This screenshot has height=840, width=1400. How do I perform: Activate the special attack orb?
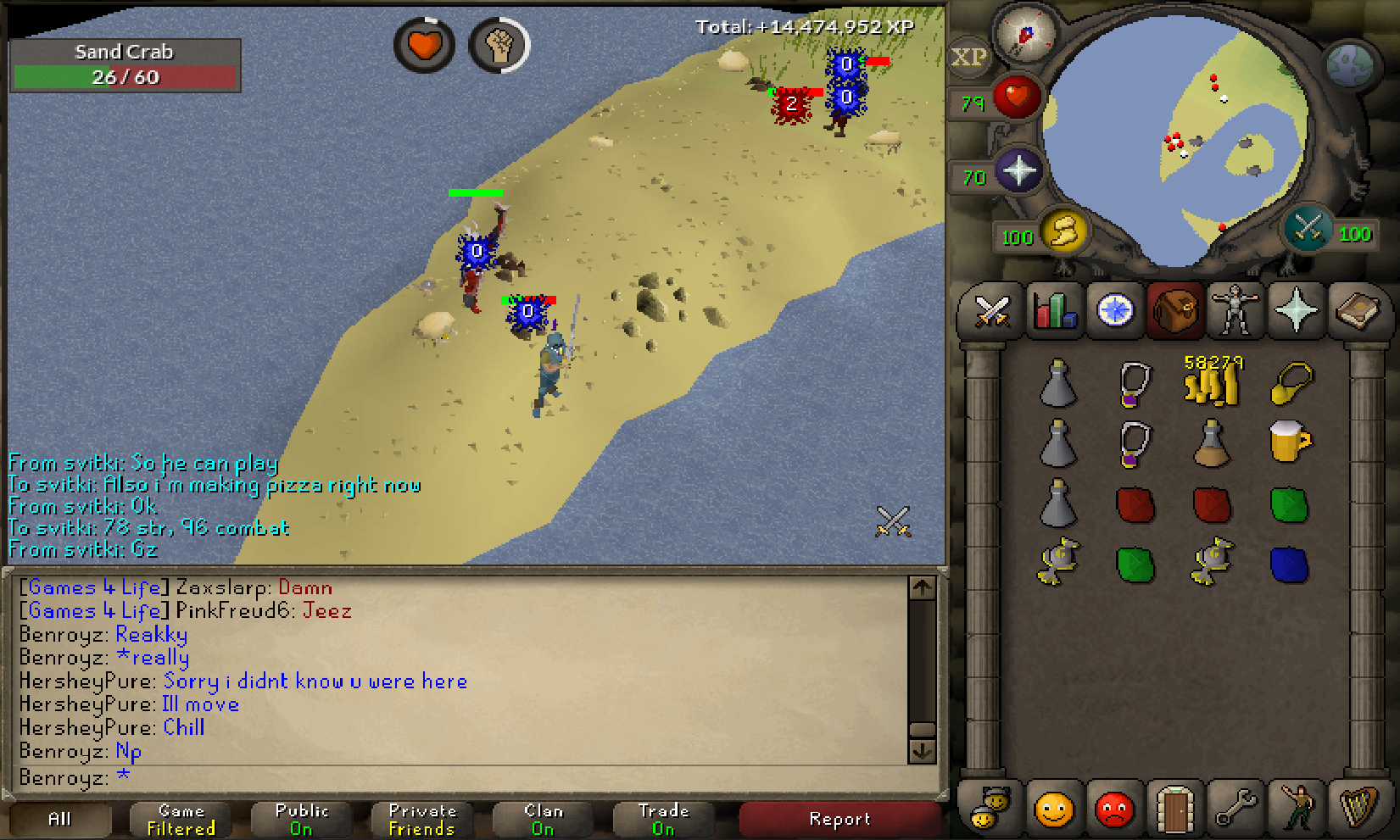[1307, 229]
